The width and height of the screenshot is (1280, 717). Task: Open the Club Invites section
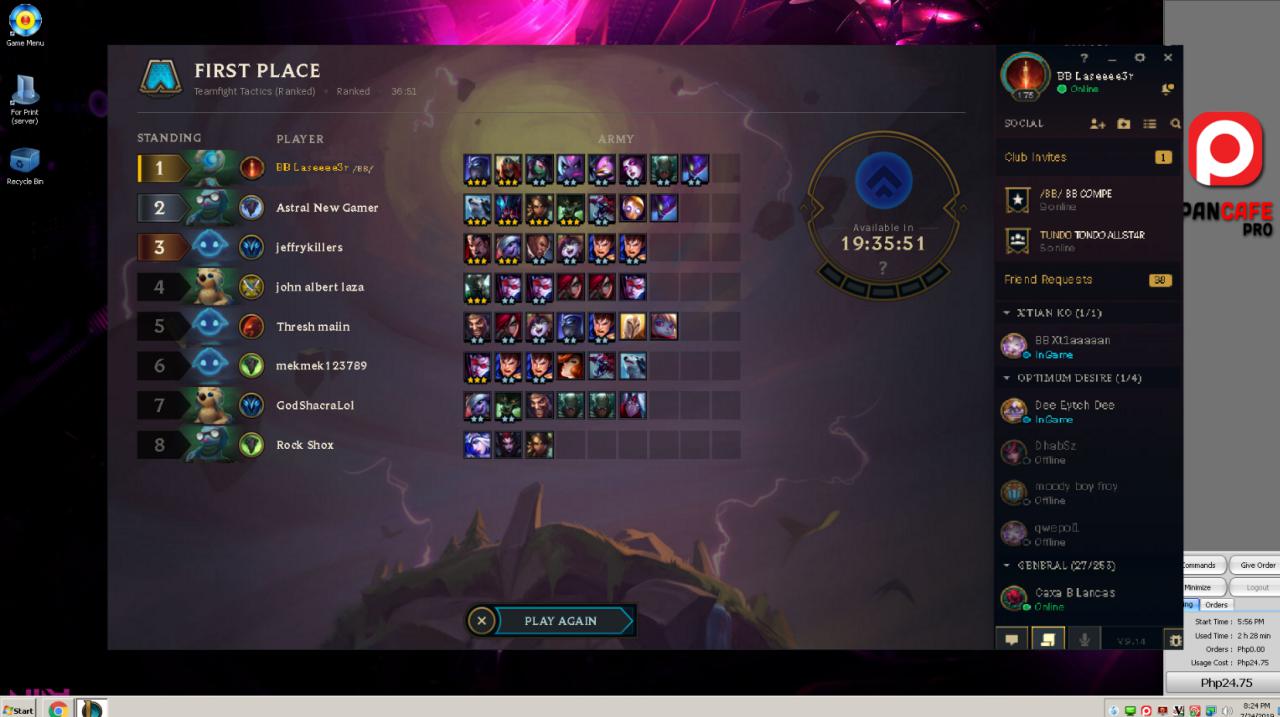[x=1036, y=157]
